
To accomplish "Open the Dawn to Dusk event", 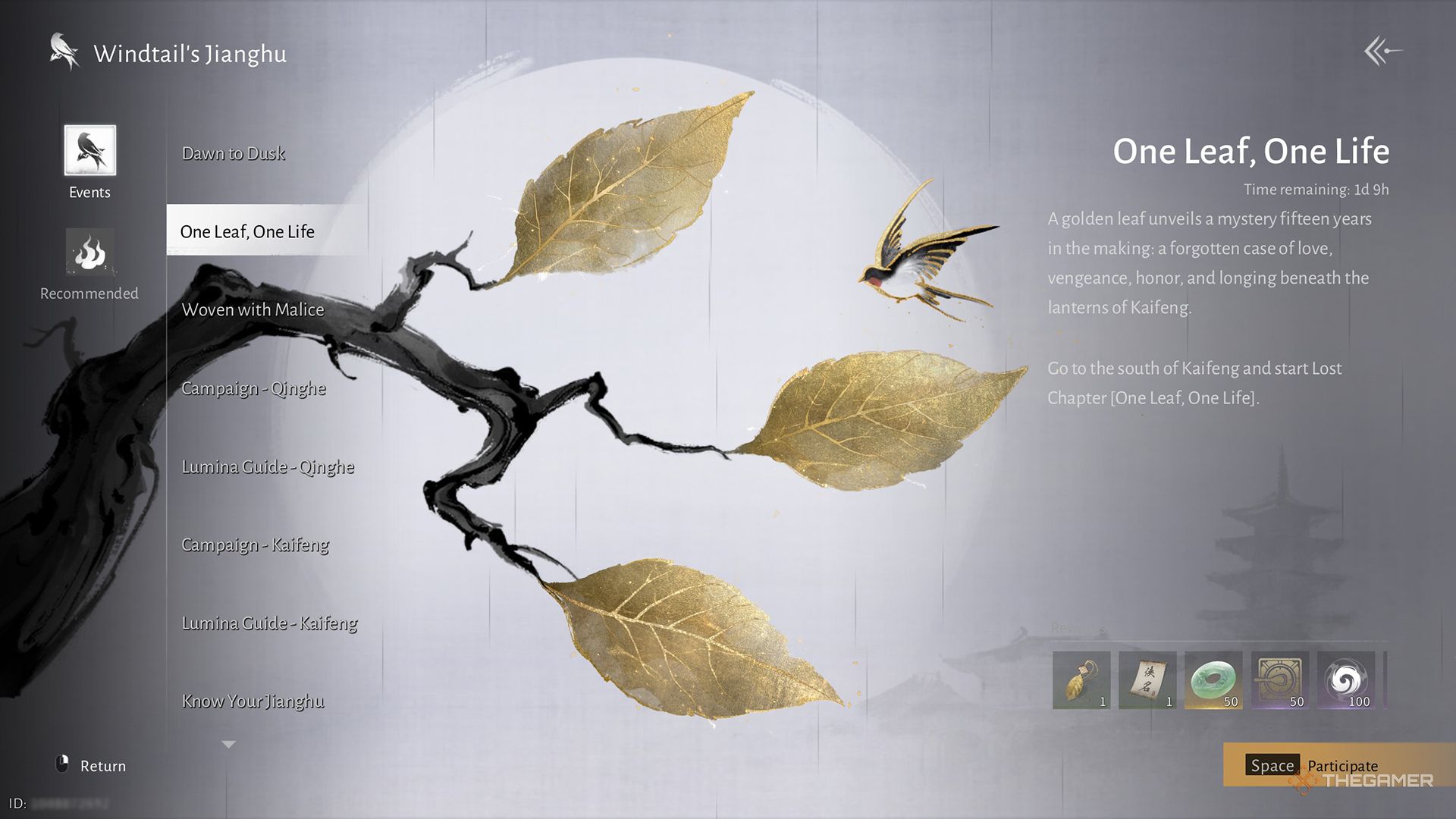I will click(x=233, y=152).
